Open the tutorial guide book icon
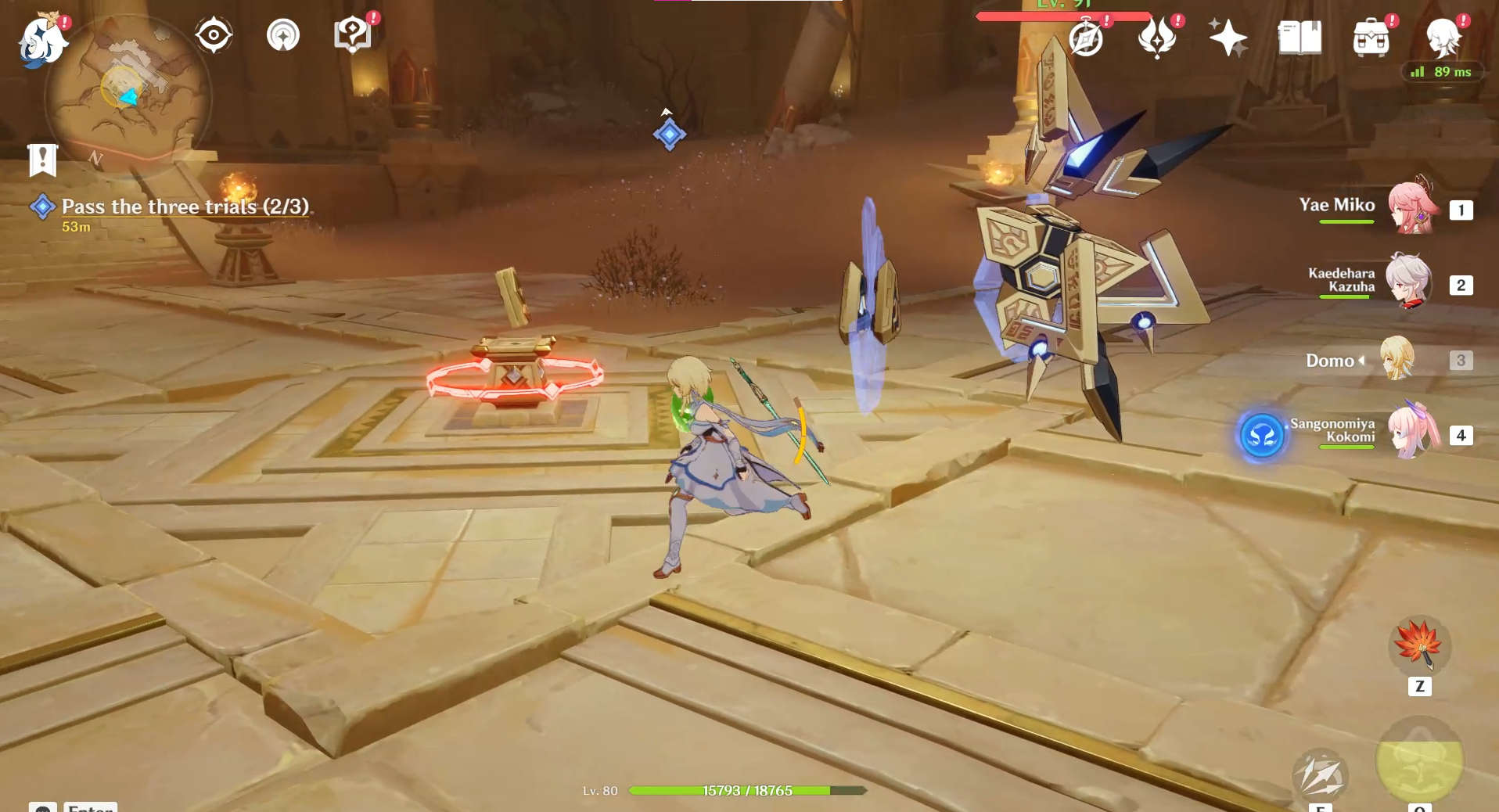1499x812 pixels. [352, 35]
